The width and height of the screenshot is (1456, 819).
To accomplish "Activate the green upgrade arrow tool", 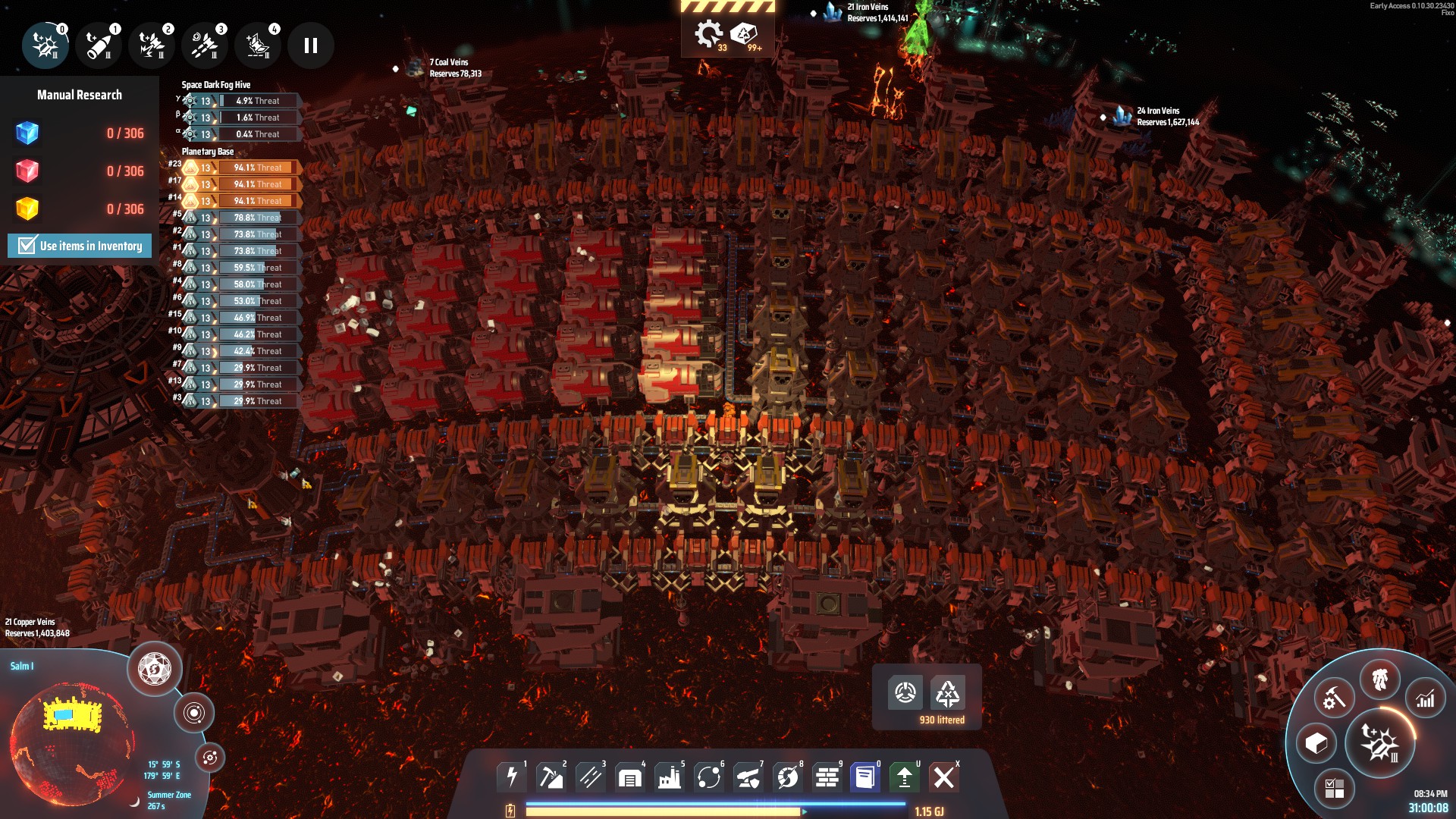I will (x=905, y=777).
